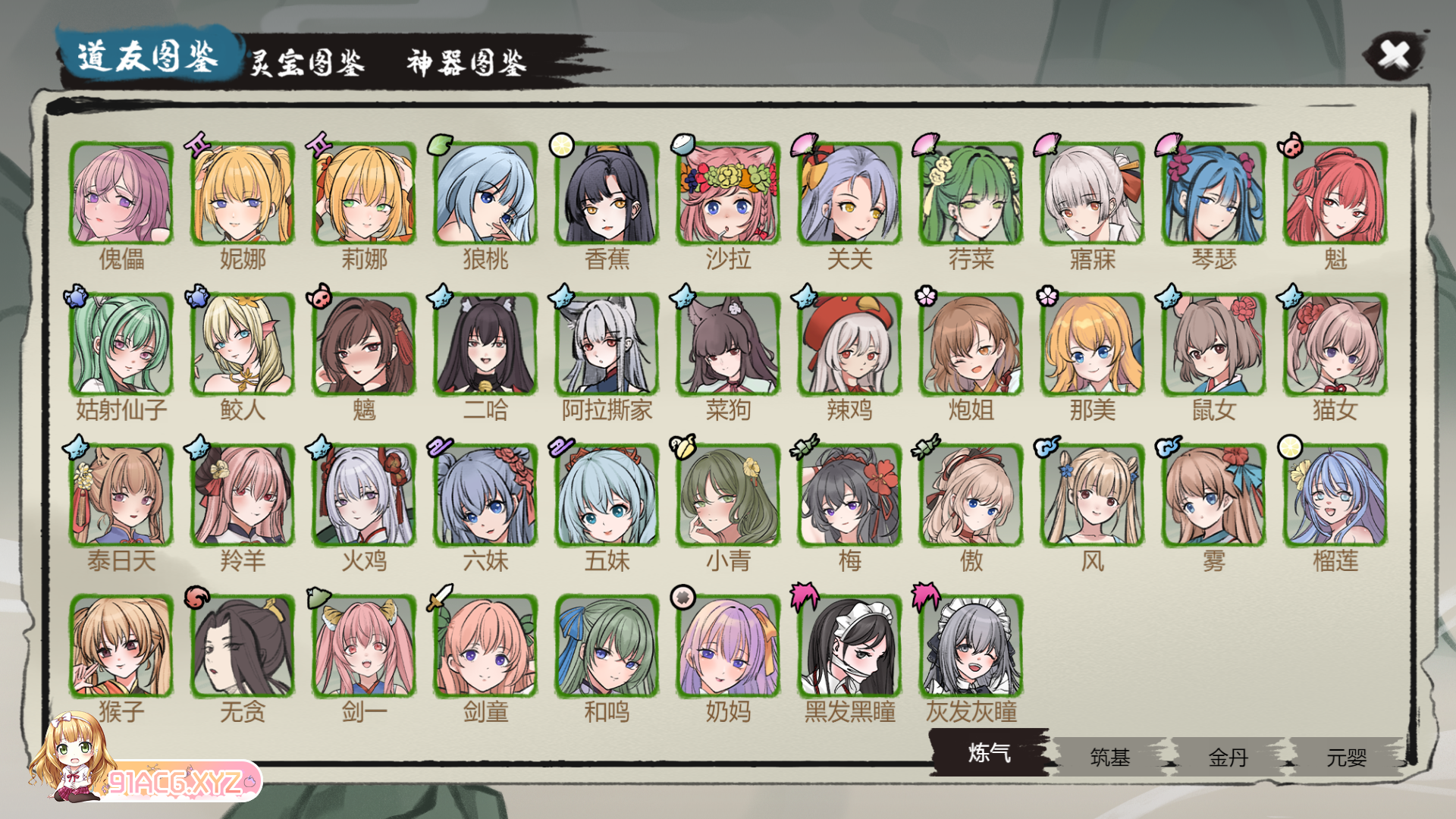Click the pig badge on 魑's portrait
1456x819 pixels.
(319, 297)
